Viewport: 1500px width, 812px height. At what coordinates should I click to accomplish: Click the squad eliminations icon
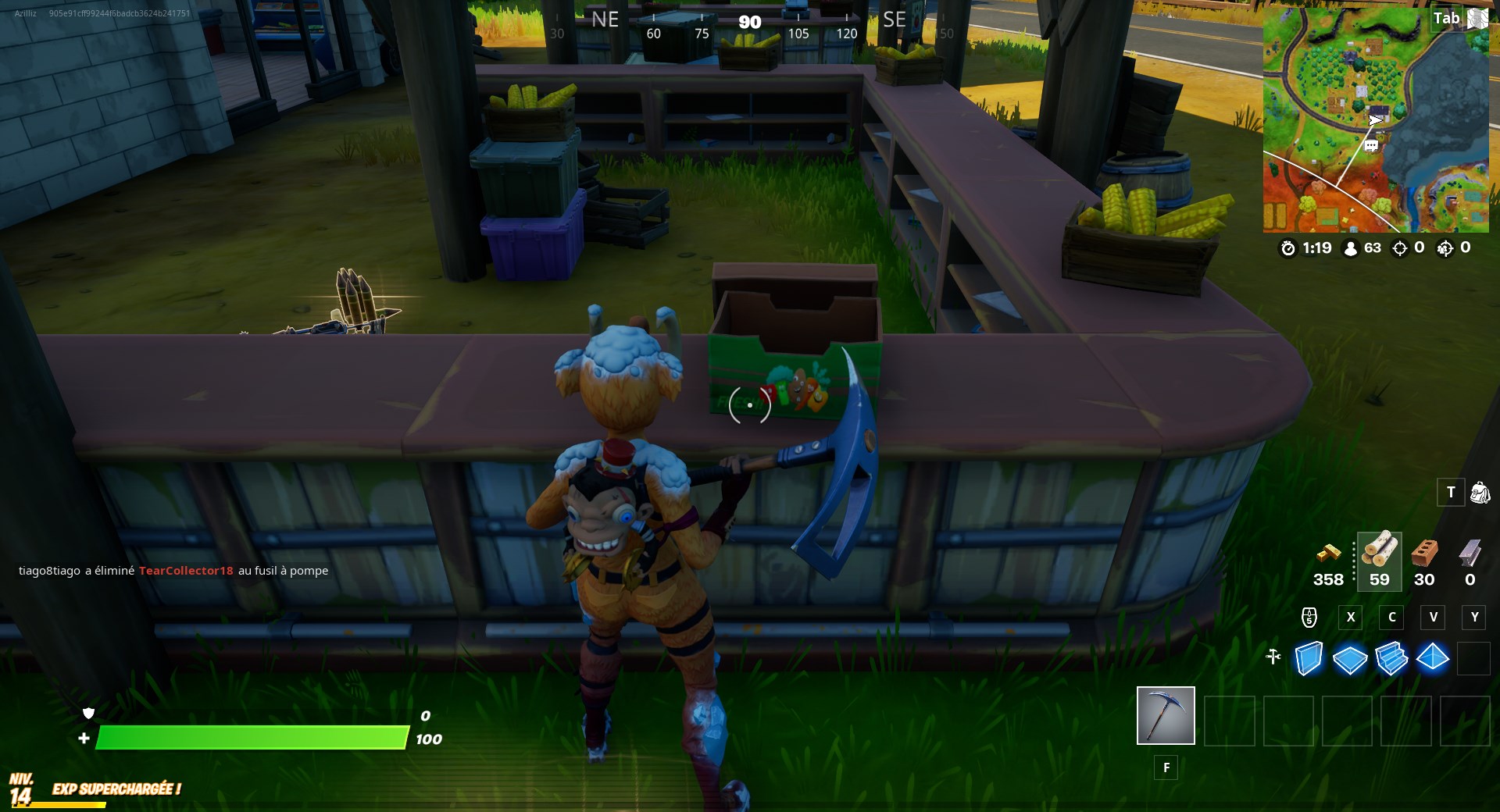1445,248
